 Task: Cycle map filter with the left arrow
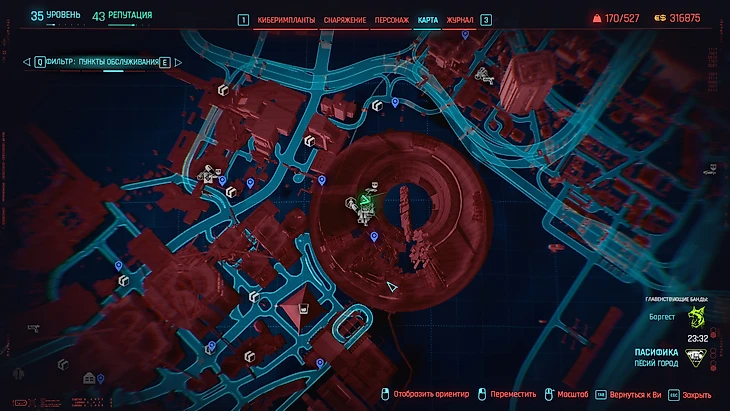[x=25, y=62]
